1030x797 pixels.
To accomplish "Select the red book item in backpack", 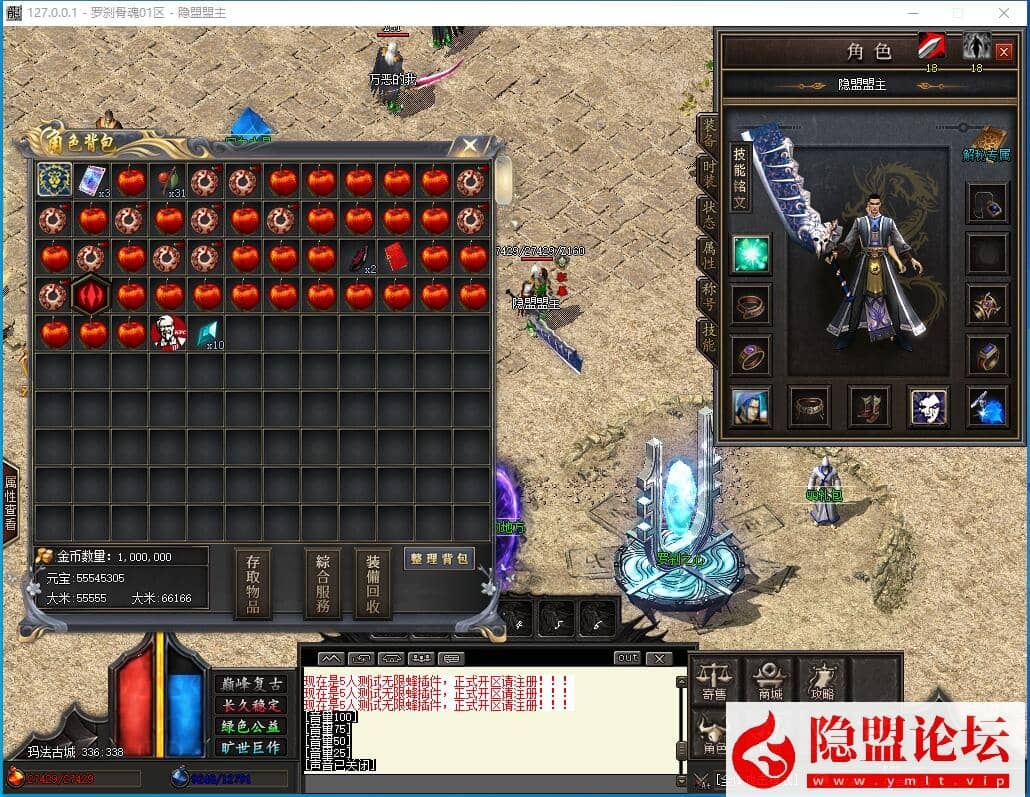I will (397, 256).
